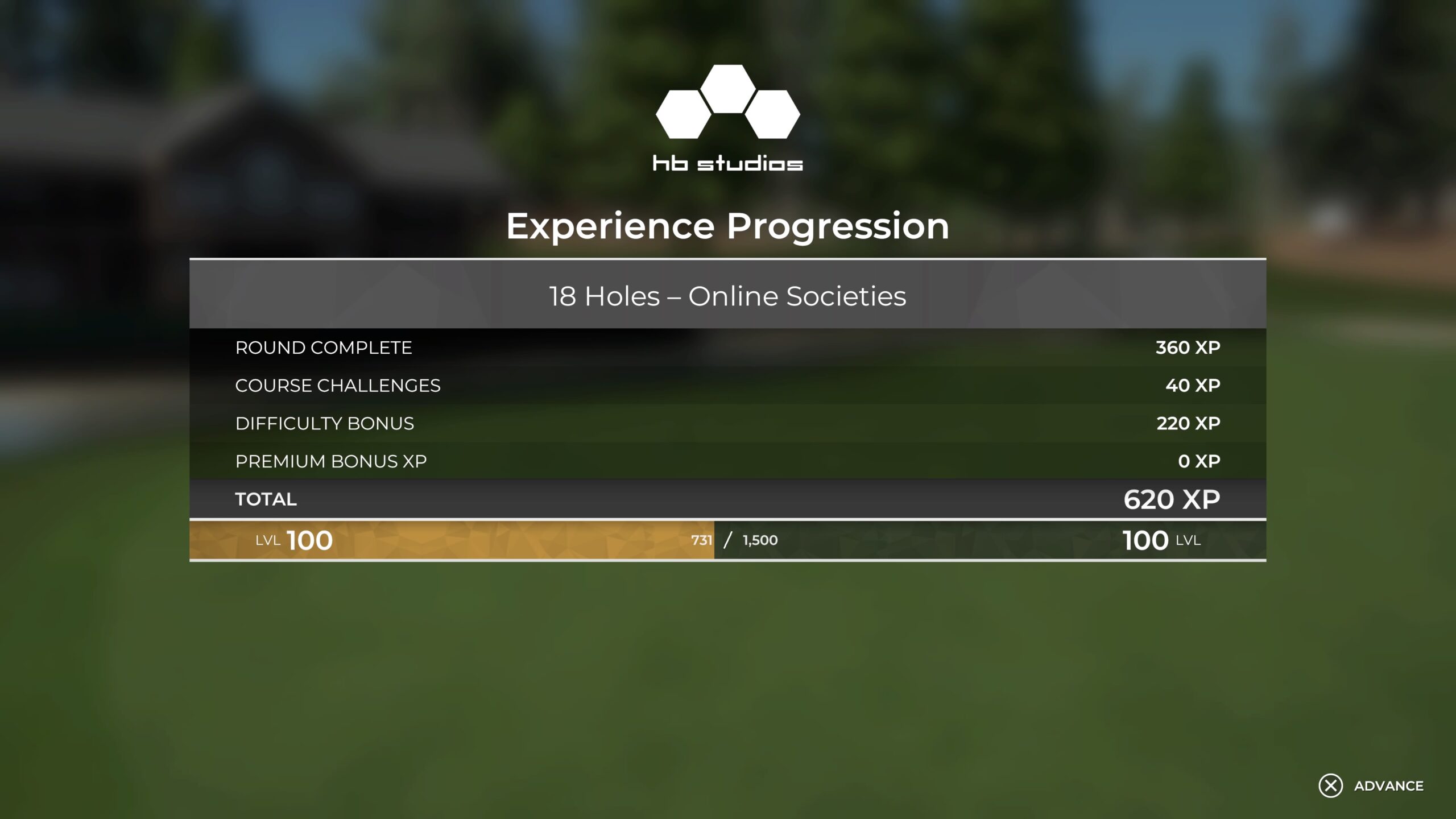
Task: Advance past the Experience Progression screen
Action: 1371,785
